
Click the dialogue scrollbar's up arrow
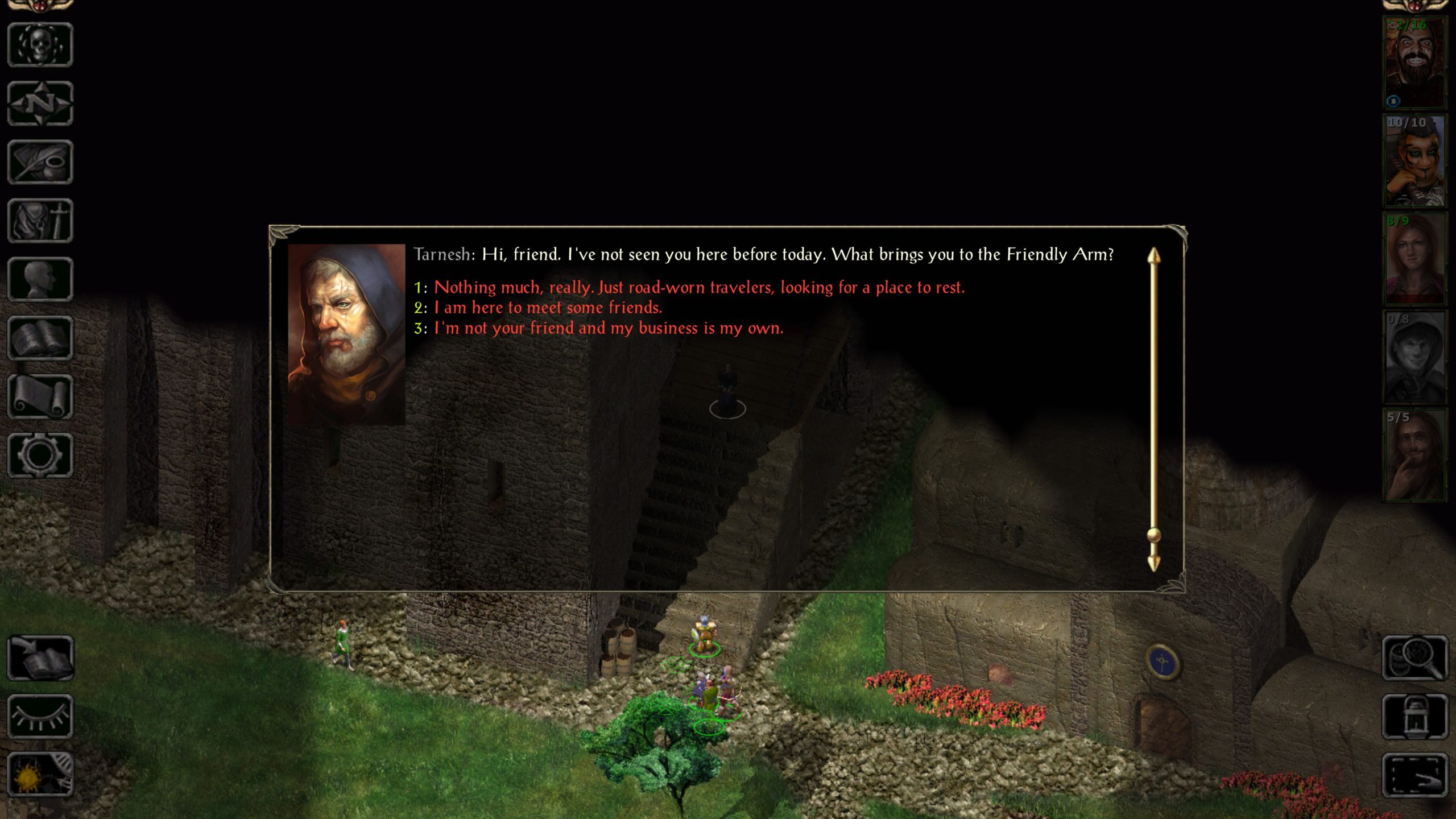click(x=1153, y=257)
